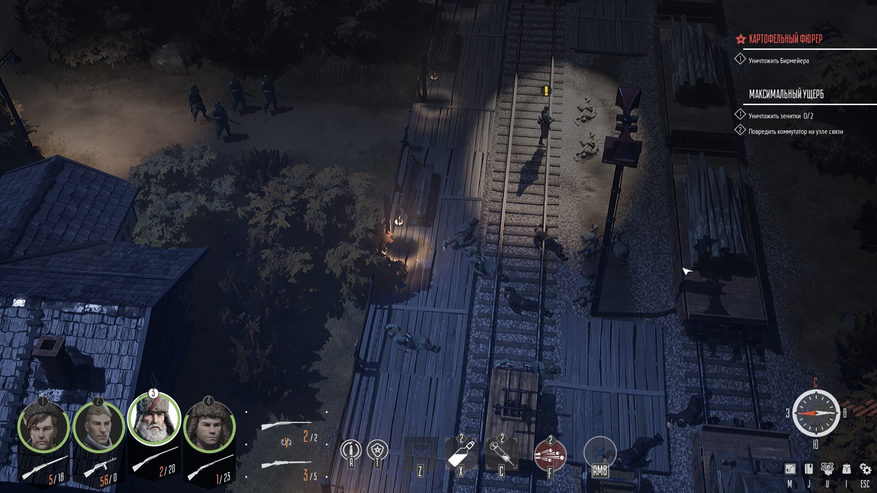Activate the red spread-shot skill

[549, 453]
